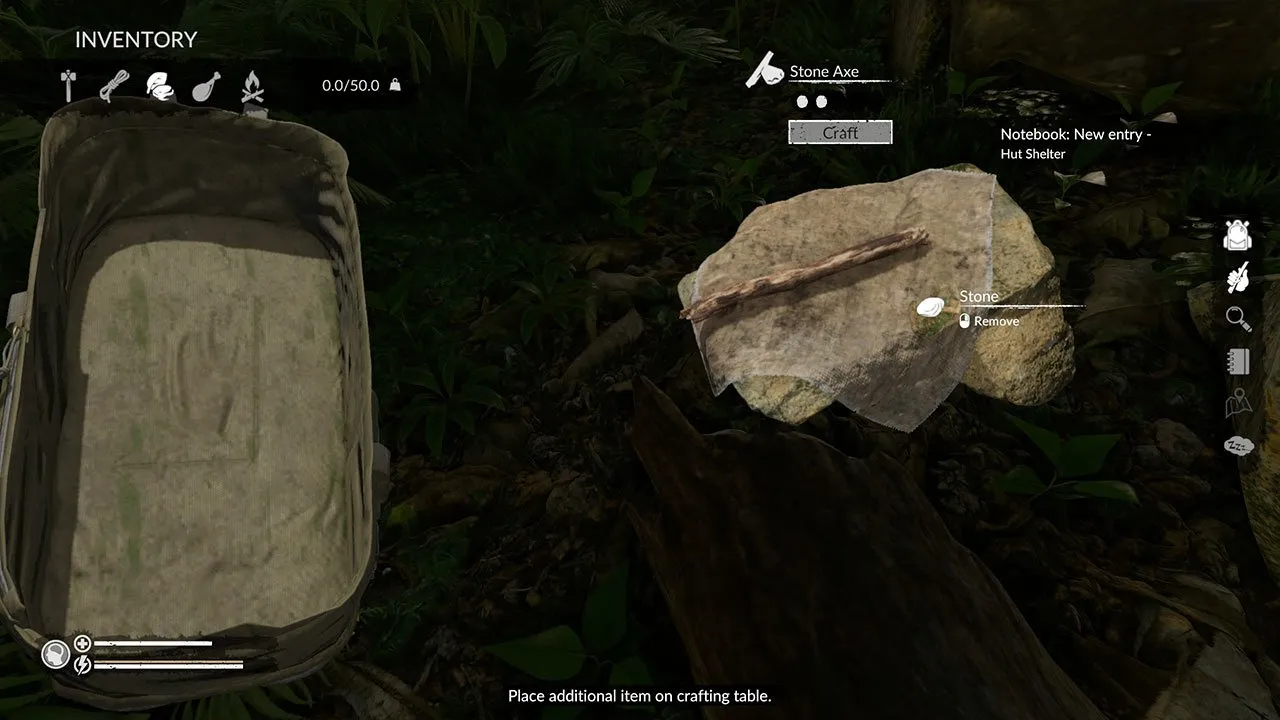Show the meat drumstick food tab
The image size is (1280, 720).
tap(206, 86)
